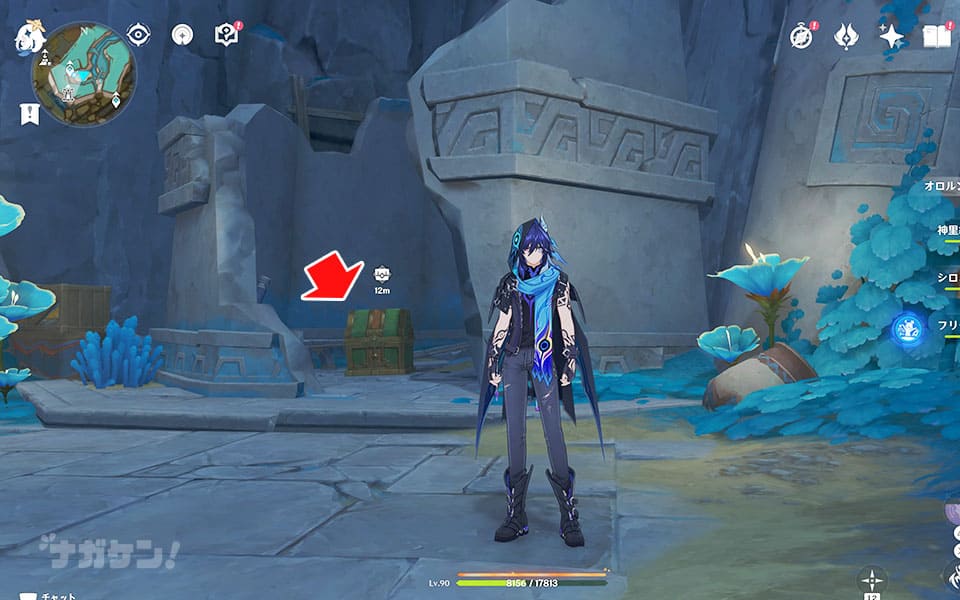
Task: Switch to party member 神里
Action: [947, 231]
